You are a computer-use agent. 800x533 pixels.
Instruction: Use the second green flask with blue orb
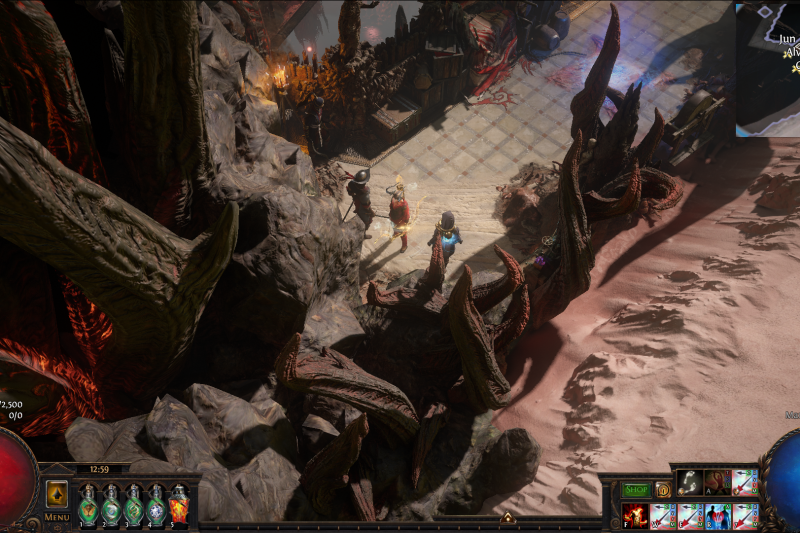point(110,506)
